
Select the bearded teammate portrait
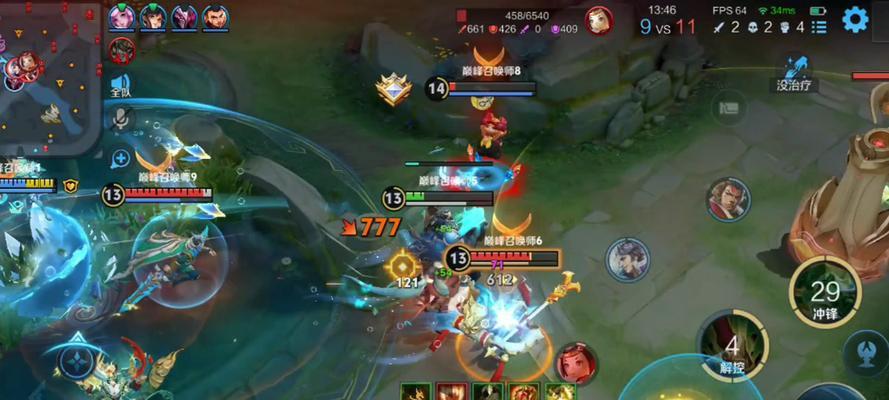coord(215,17)
